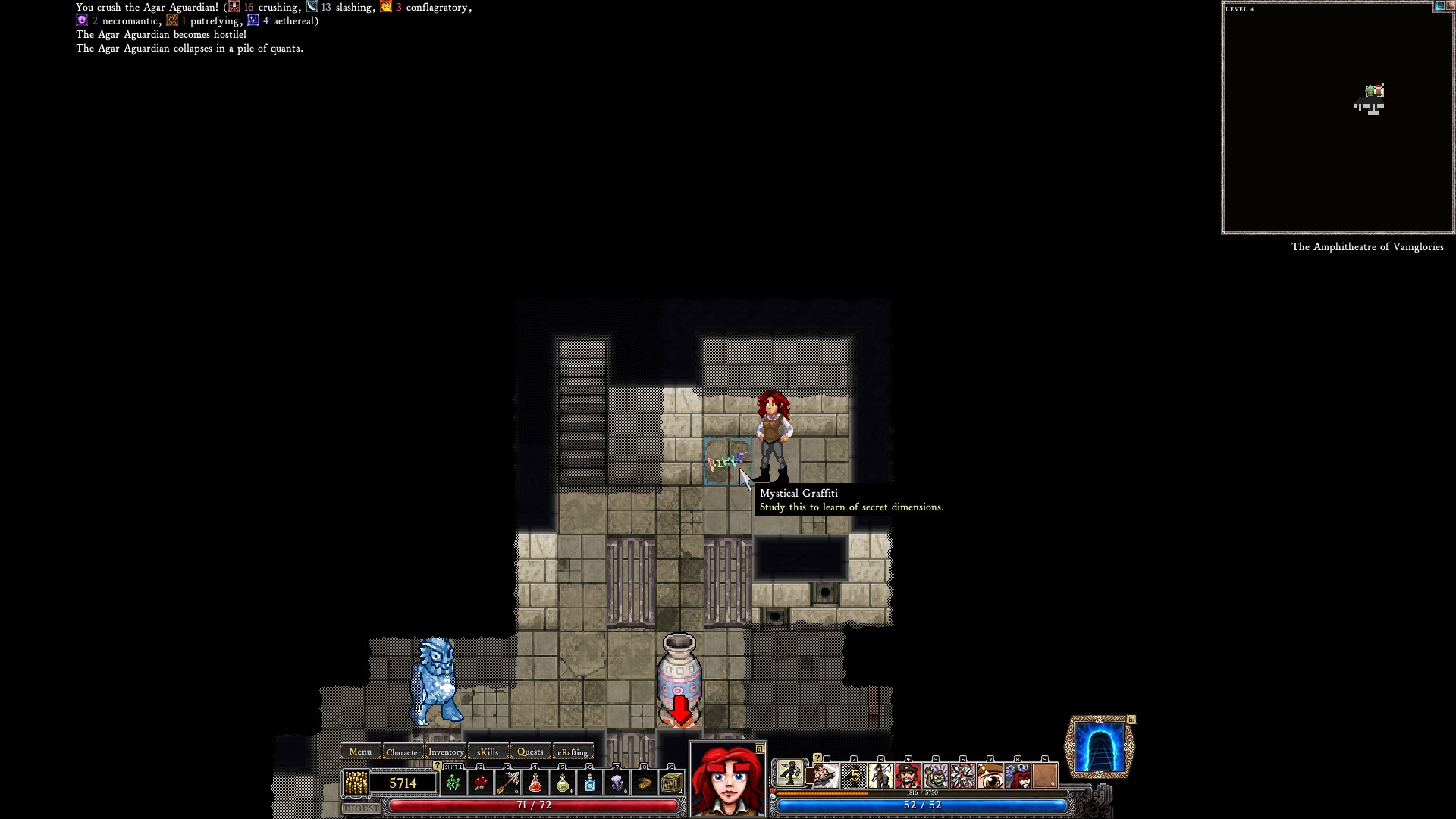Click the red-haired heroine portrait

(727, 781)
